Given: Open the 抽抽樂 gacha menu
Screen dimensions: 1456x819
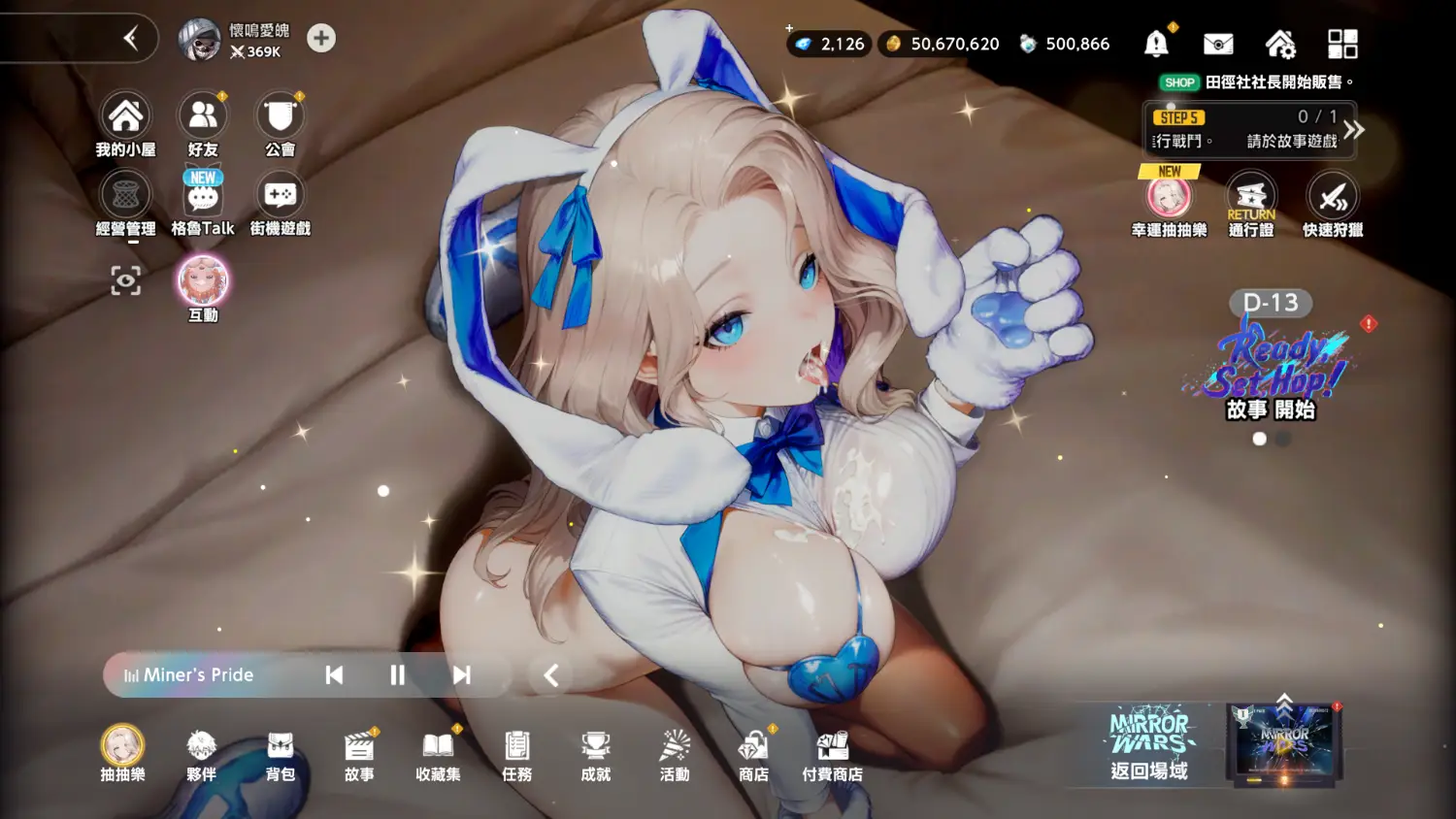Looking at the screenshot, I should click(x=123, y=750).
